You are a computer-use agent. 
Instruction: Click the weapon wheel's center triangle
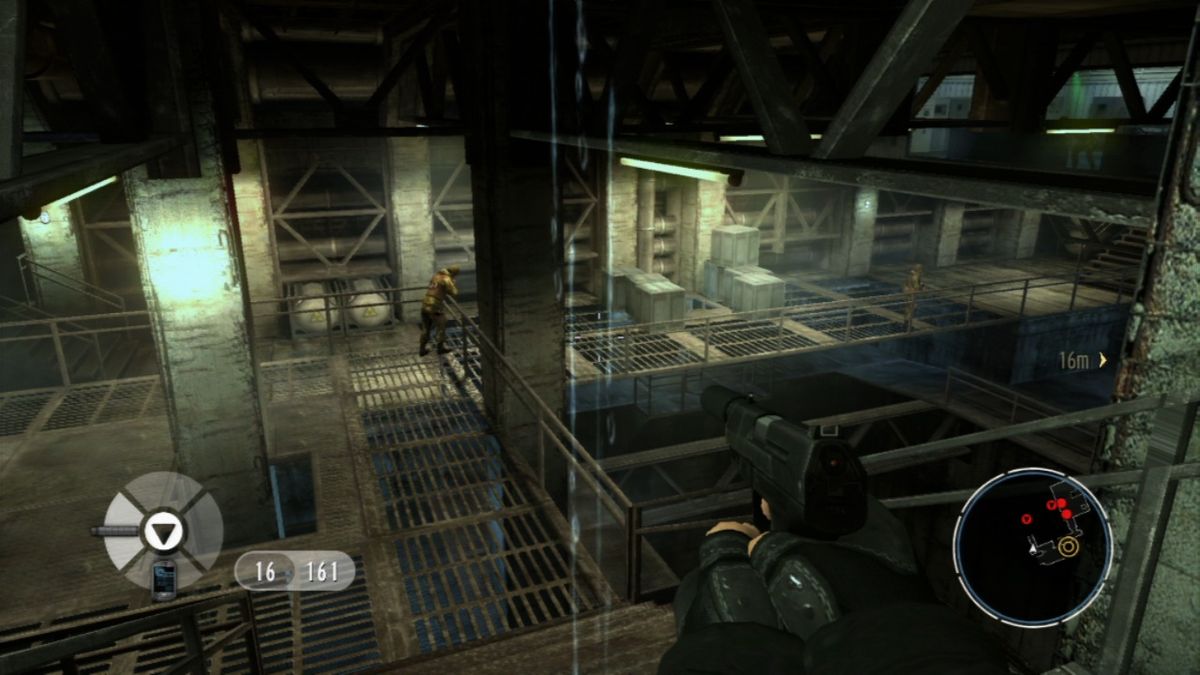(x=160, y=530)
